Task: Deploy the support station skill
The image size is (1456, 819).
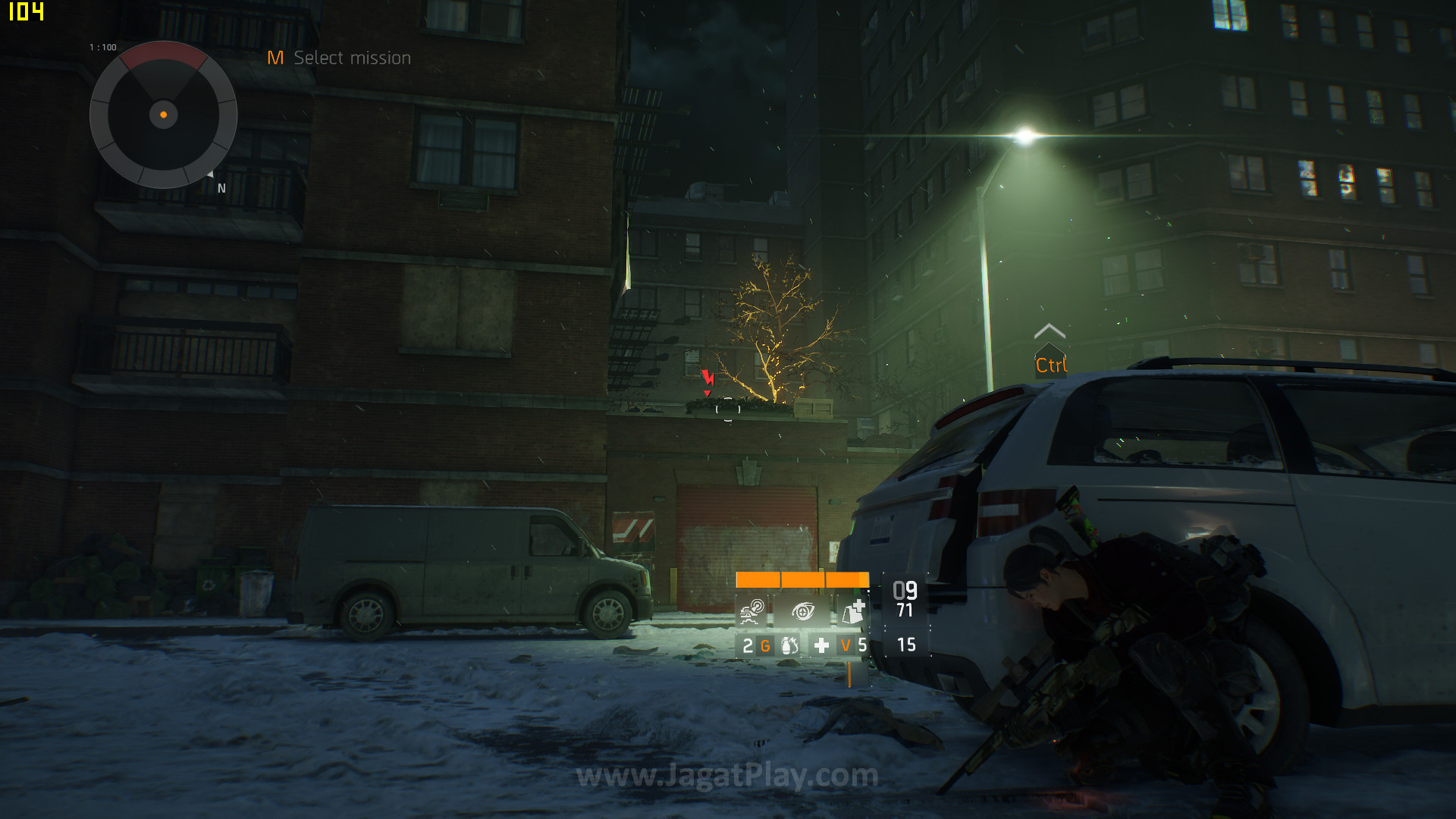Action: click(853, 610)
